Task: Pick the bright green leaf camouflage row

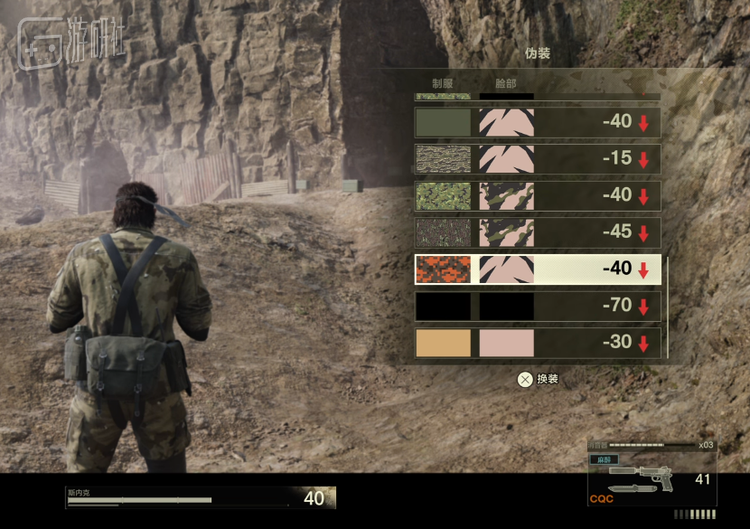Action: coord(537,196)
